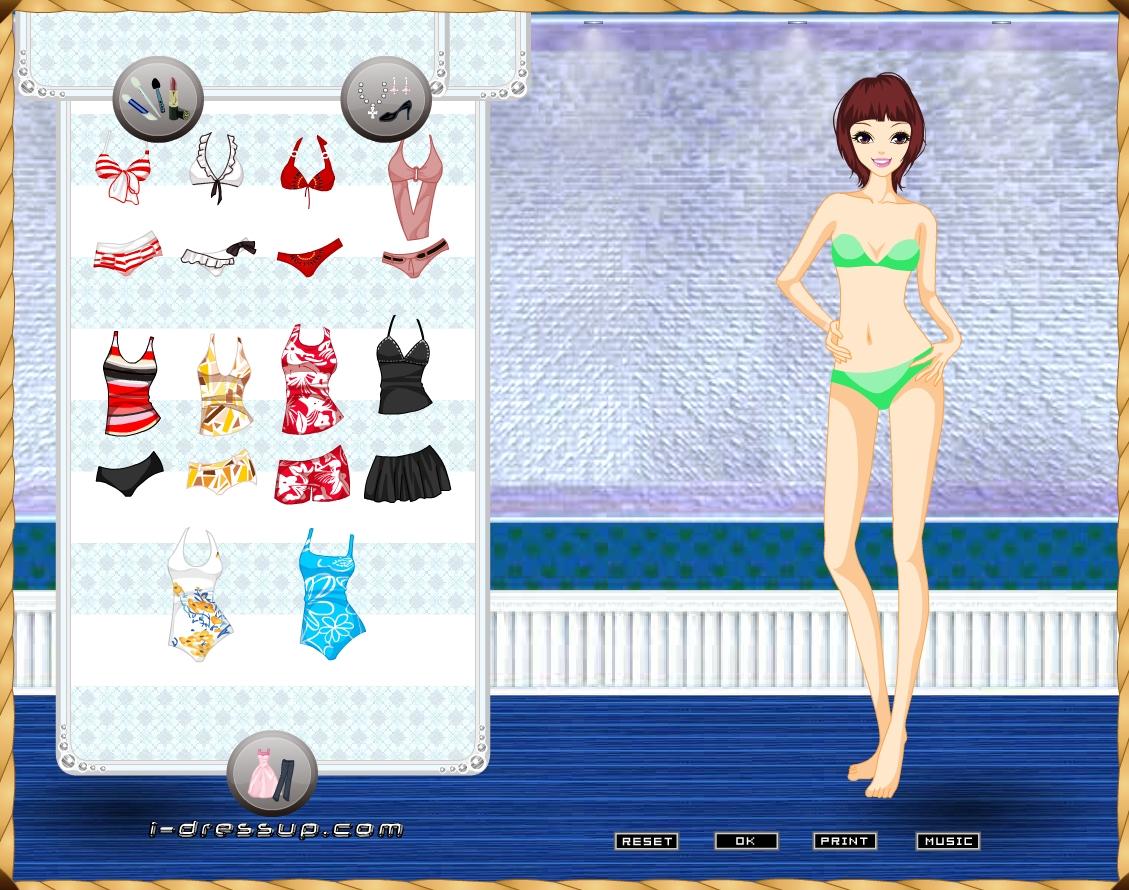
Task: Select the white one-piece with yellow flowers
Action: tap(201, 596)
